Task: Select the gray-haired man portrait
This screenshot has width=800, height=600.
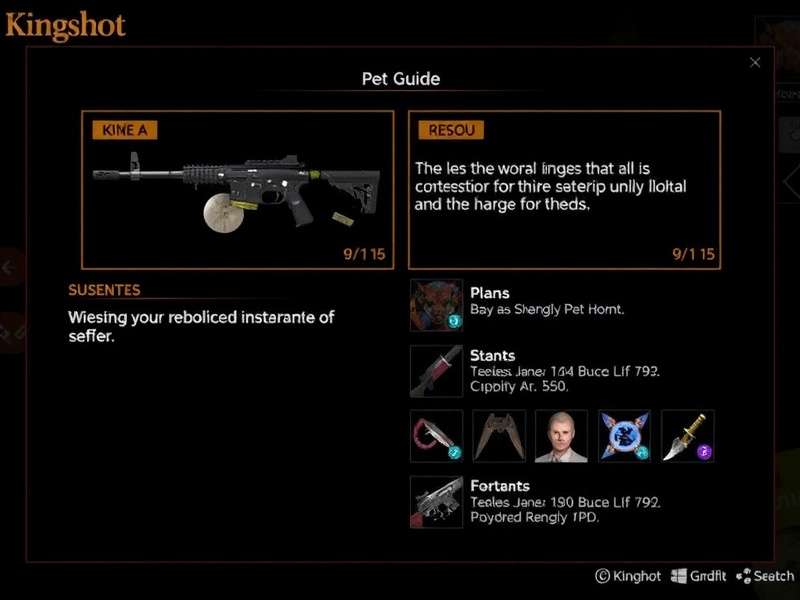Action: coord(561,436)
